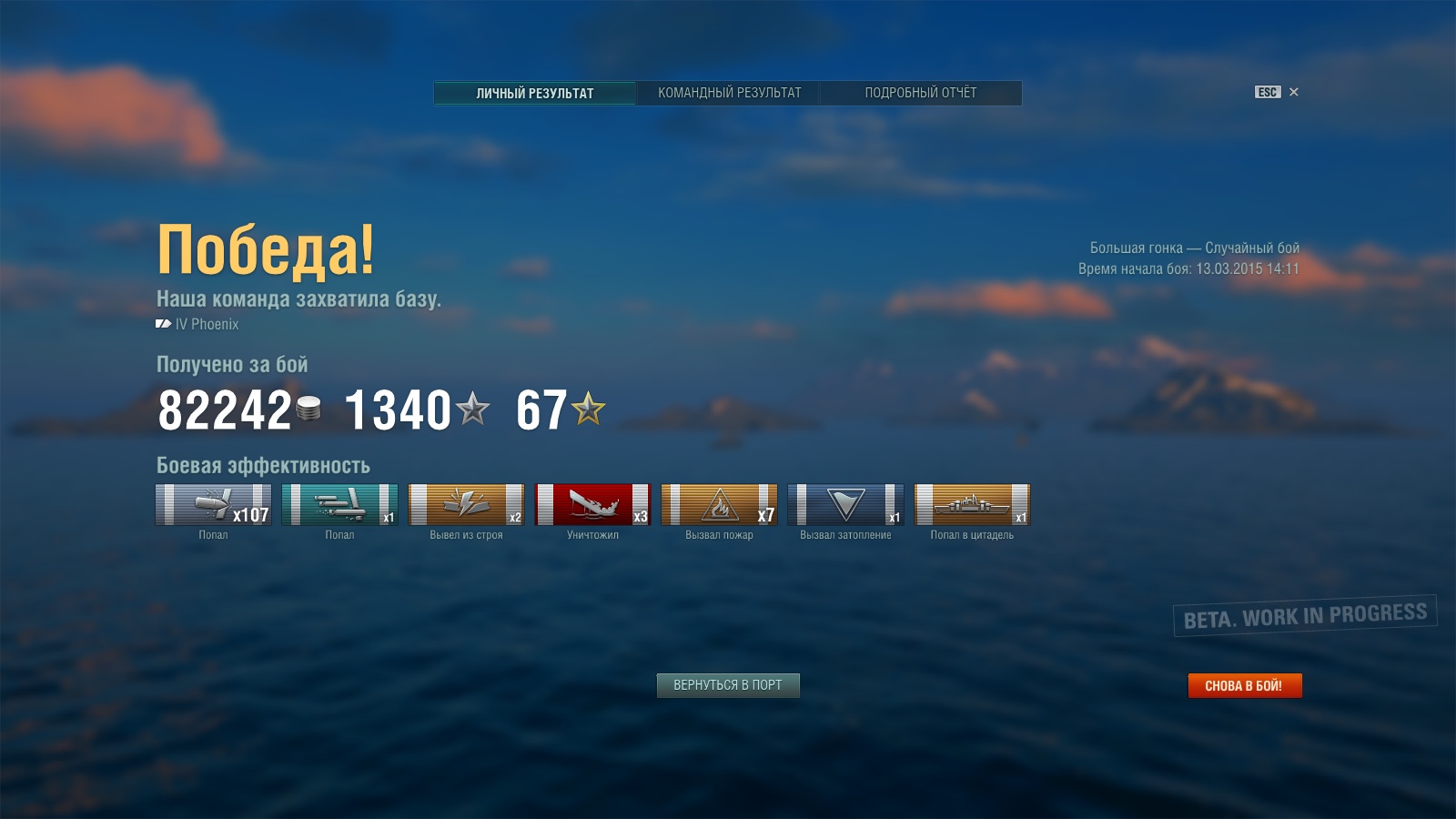The width and height of the screenshot is (1456, 819).
Task: Click the Вывел из строя x2 ribbon
Action: click(466, 505)
